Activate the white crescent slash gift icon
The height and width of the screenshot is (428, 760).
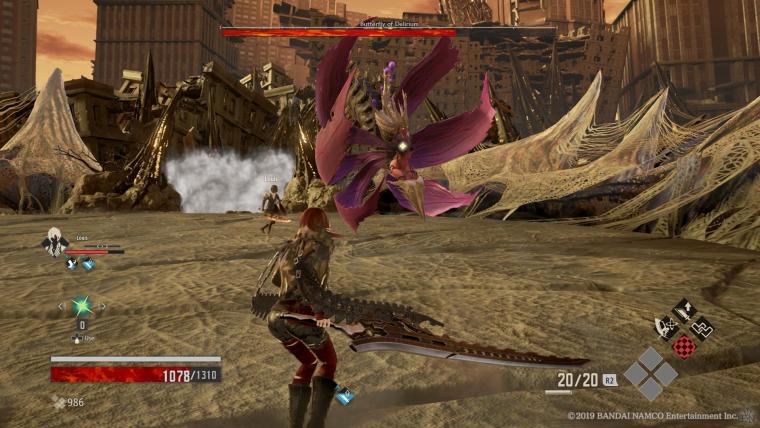coord(665,327)
